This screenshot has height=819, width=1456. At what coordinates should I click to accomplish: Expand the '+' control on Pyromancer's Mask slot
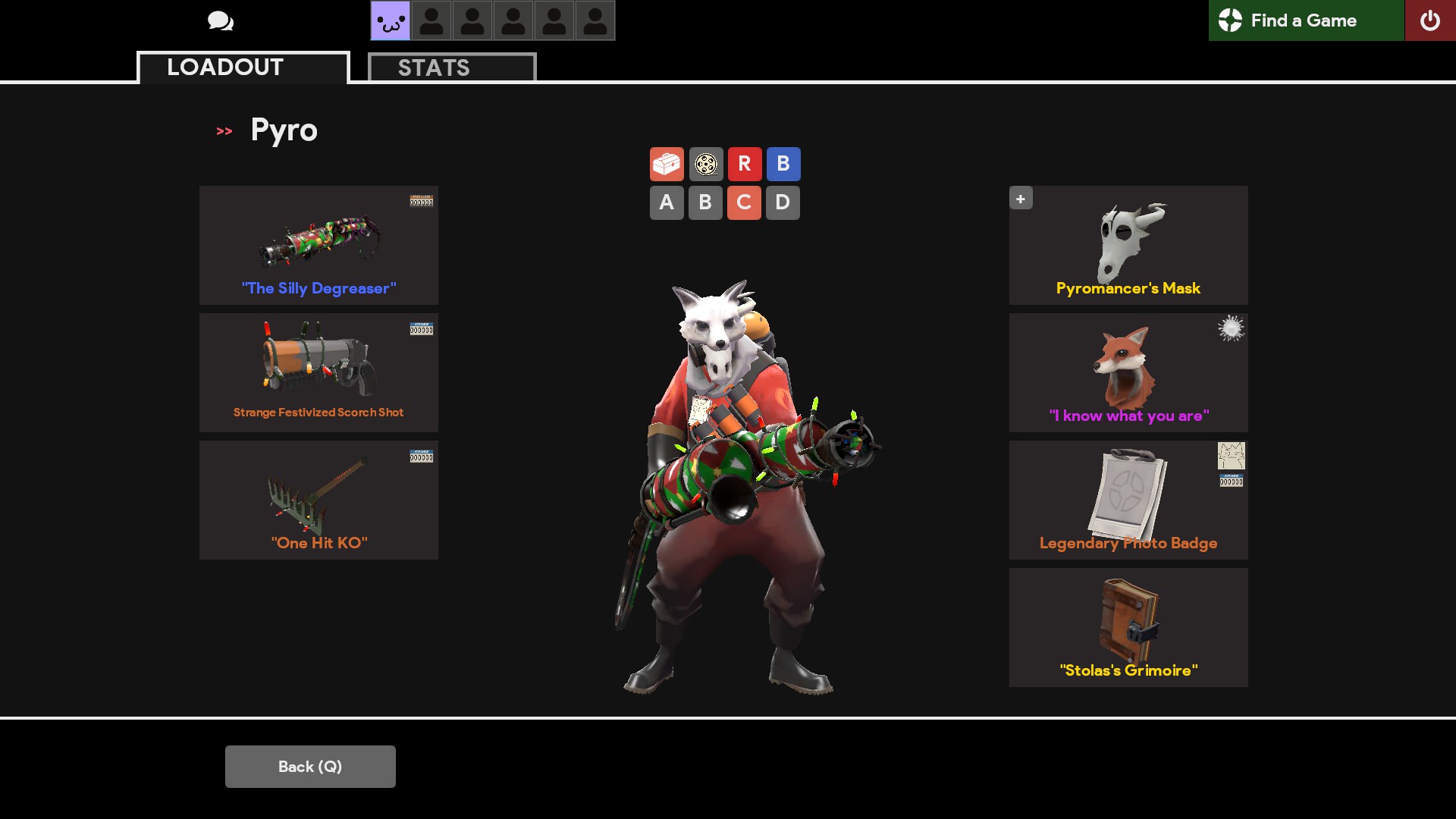[1021, 198]
